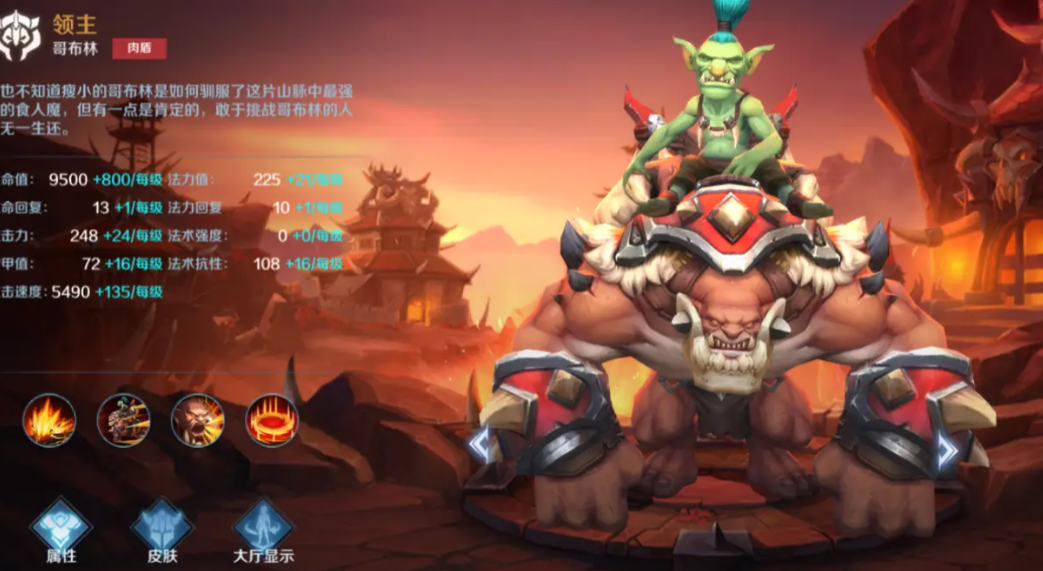Select the 大厅显示 lobby display option
The image size is (1043, 571).
[x=263, y=529]
